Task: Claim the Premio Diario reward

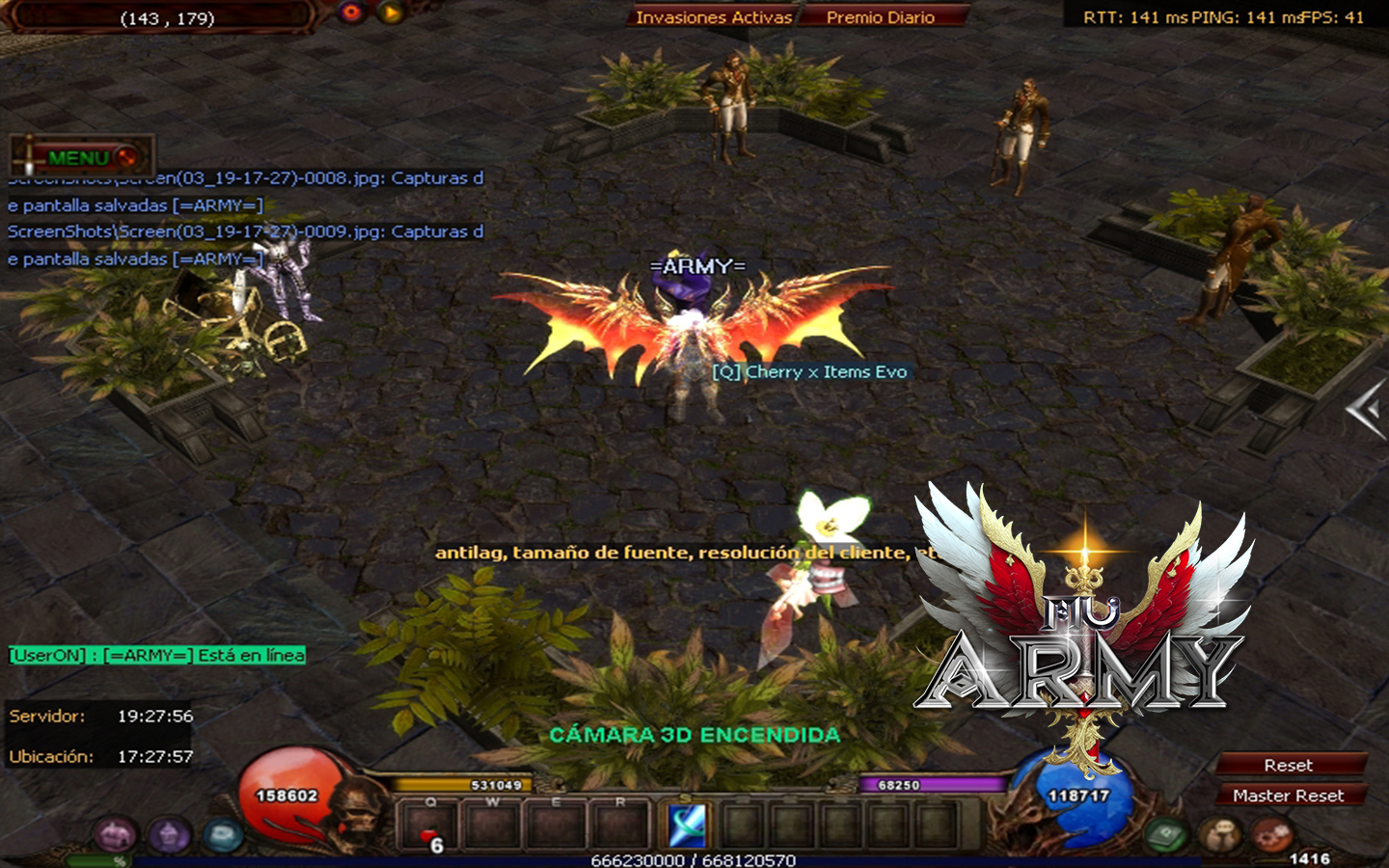Action: point(880,17)
